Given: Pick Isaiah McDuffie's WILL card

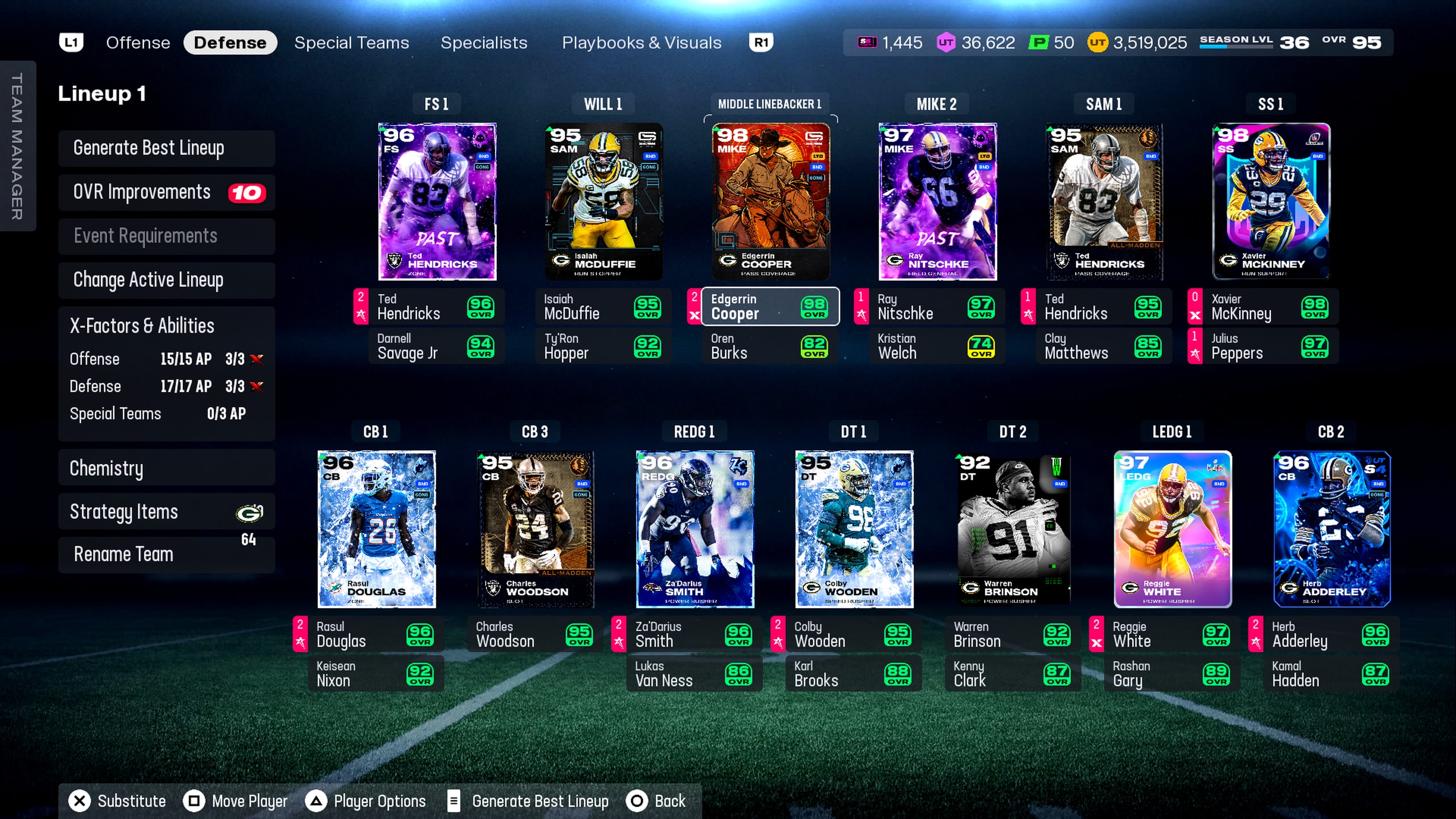Looking at the screenshot, I should click(603, 201).
